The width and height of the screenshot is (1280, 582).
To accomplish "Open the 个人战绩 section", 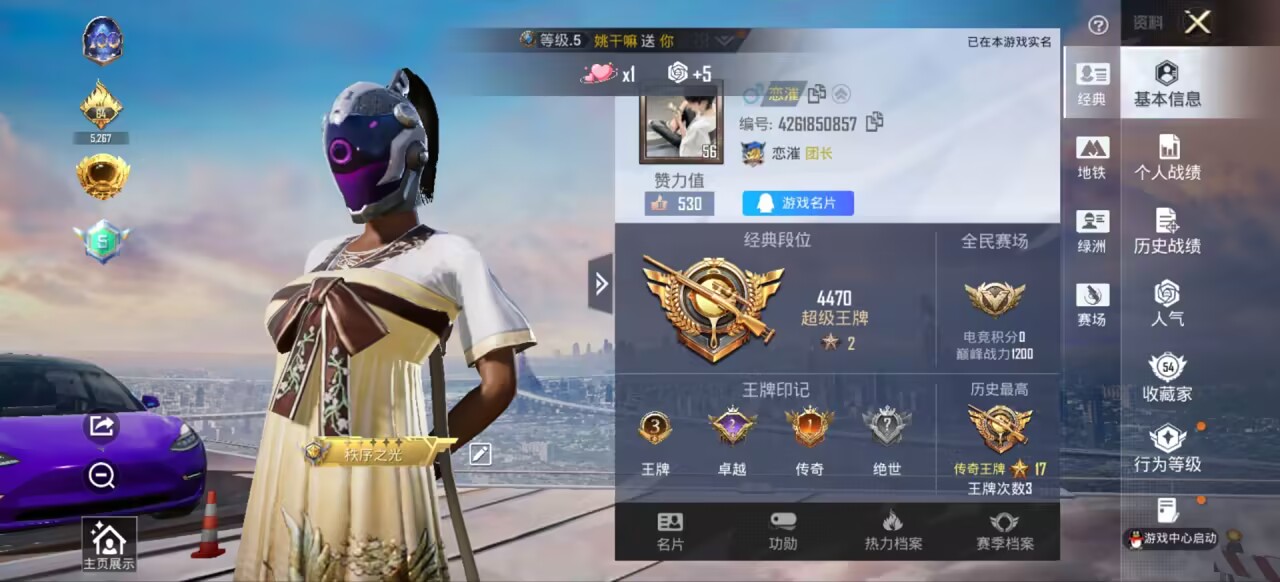I will [x=1167, y=158].
